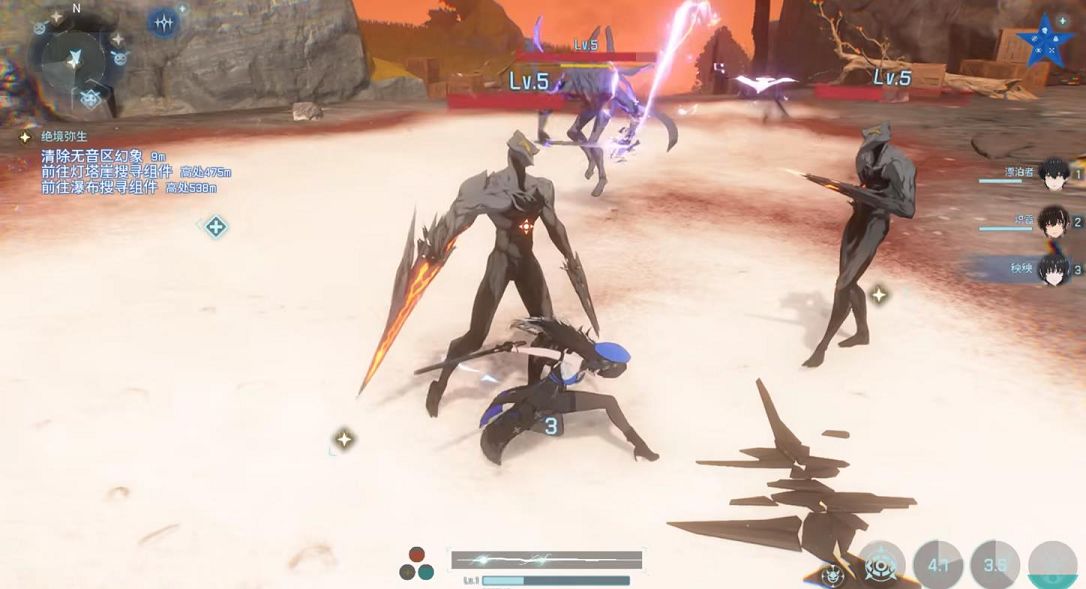Switch to the second party member portrait
1086x589 pixels.
coord(1051,222)
